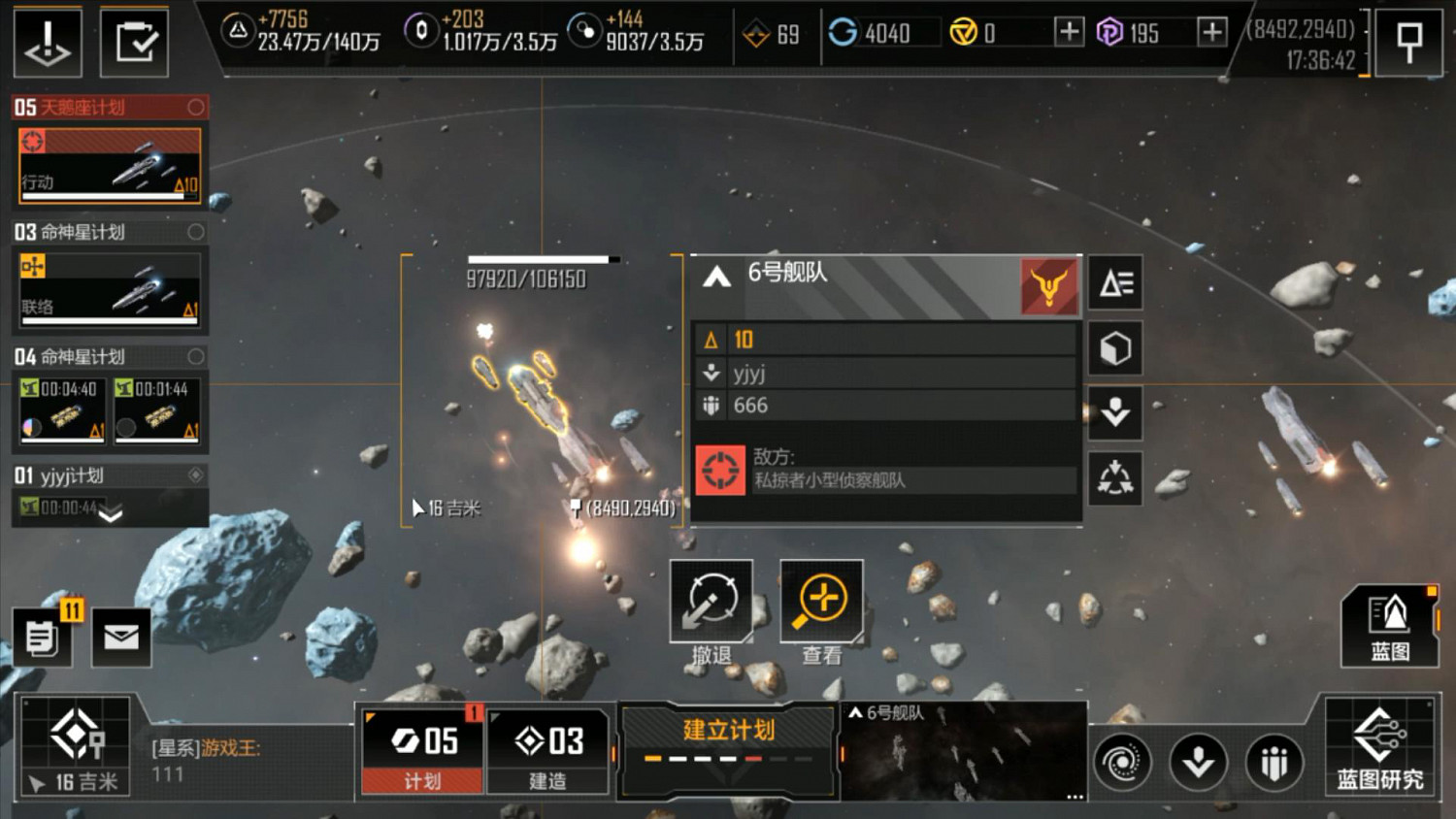Screen dimensions: 1456x819
Task: Open the spiral galaxy icon at bottom
Action: 1122,762
